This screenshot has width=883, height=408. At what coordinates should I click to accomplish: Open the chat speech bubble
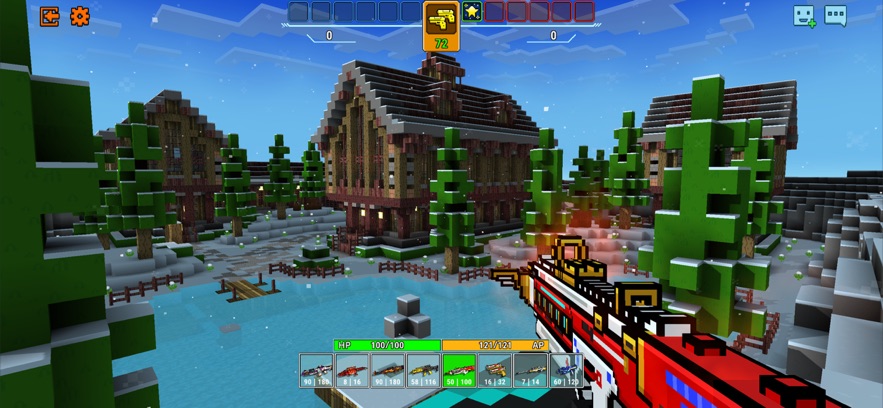pos(835,16)
